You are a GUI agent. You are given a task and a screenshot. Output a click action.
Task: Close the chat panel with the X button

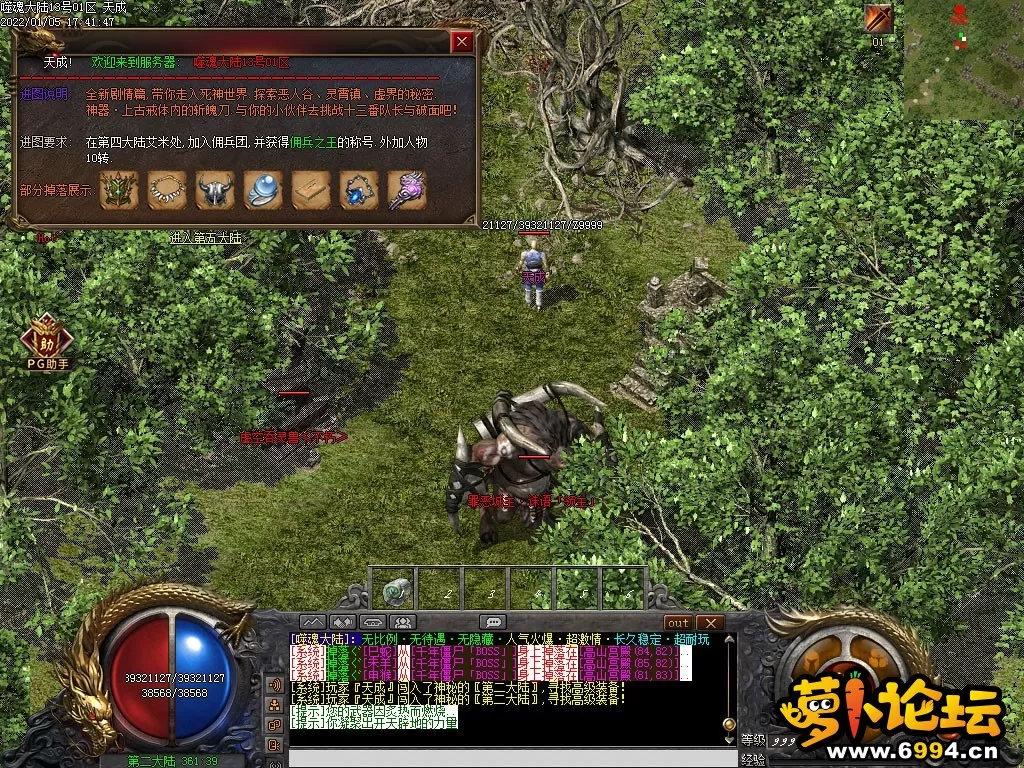(709, 623)
